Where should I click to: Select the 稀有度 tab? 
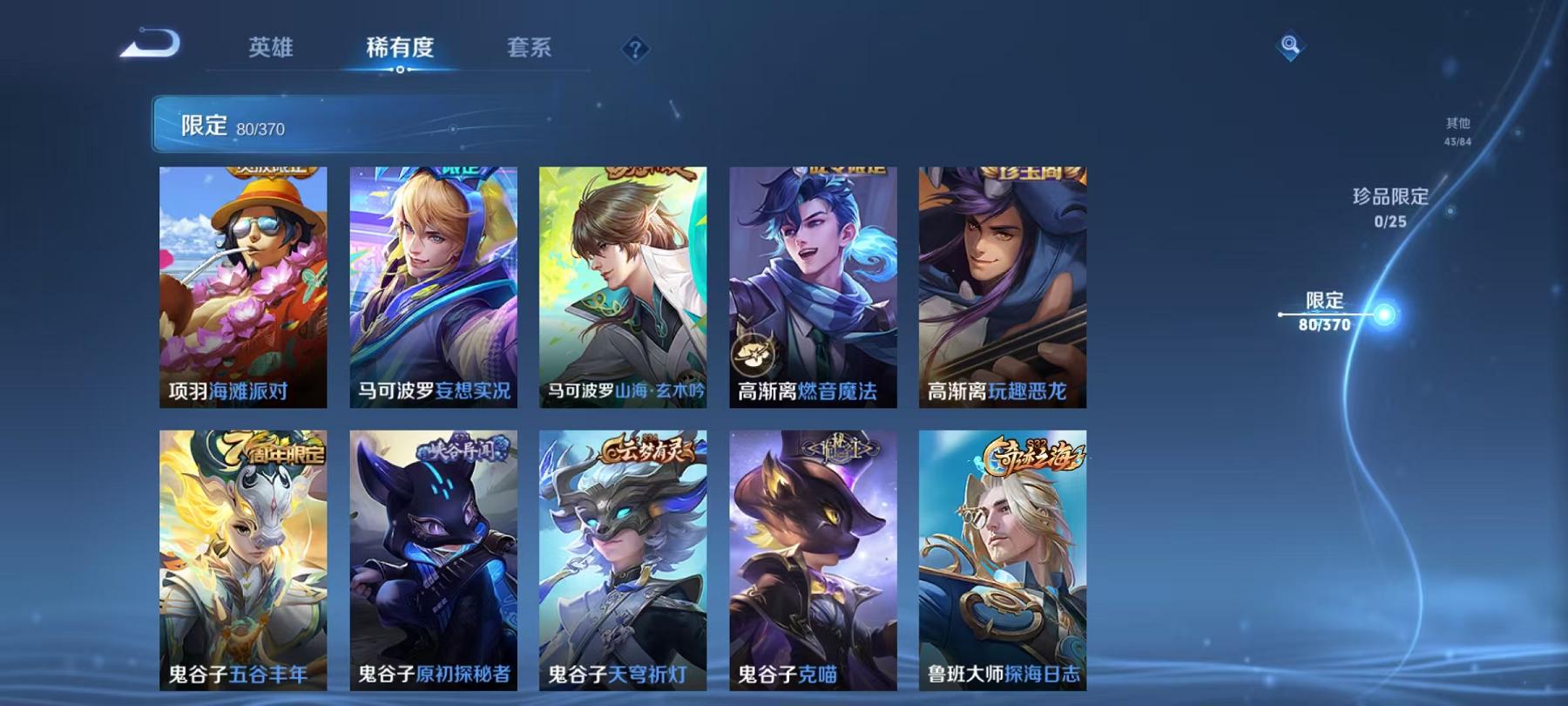[x=400, y=50]
